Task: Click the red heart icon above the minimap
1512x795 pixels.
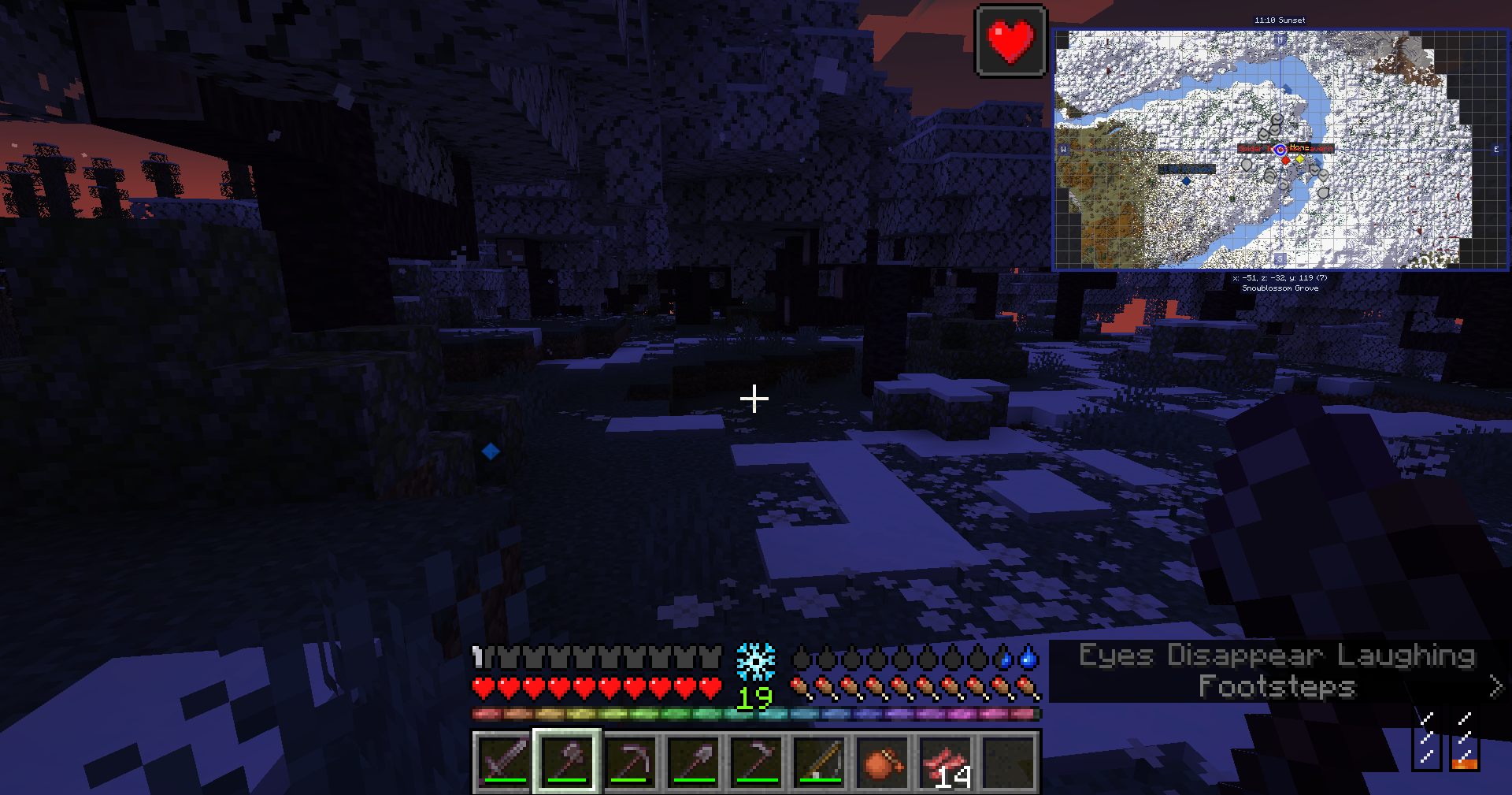Action: point(1010,42)
